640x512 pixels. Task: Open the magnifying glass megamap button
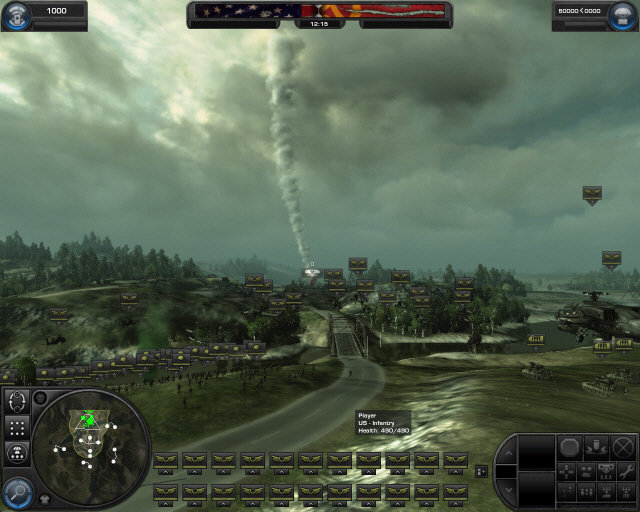pos(16,490)
